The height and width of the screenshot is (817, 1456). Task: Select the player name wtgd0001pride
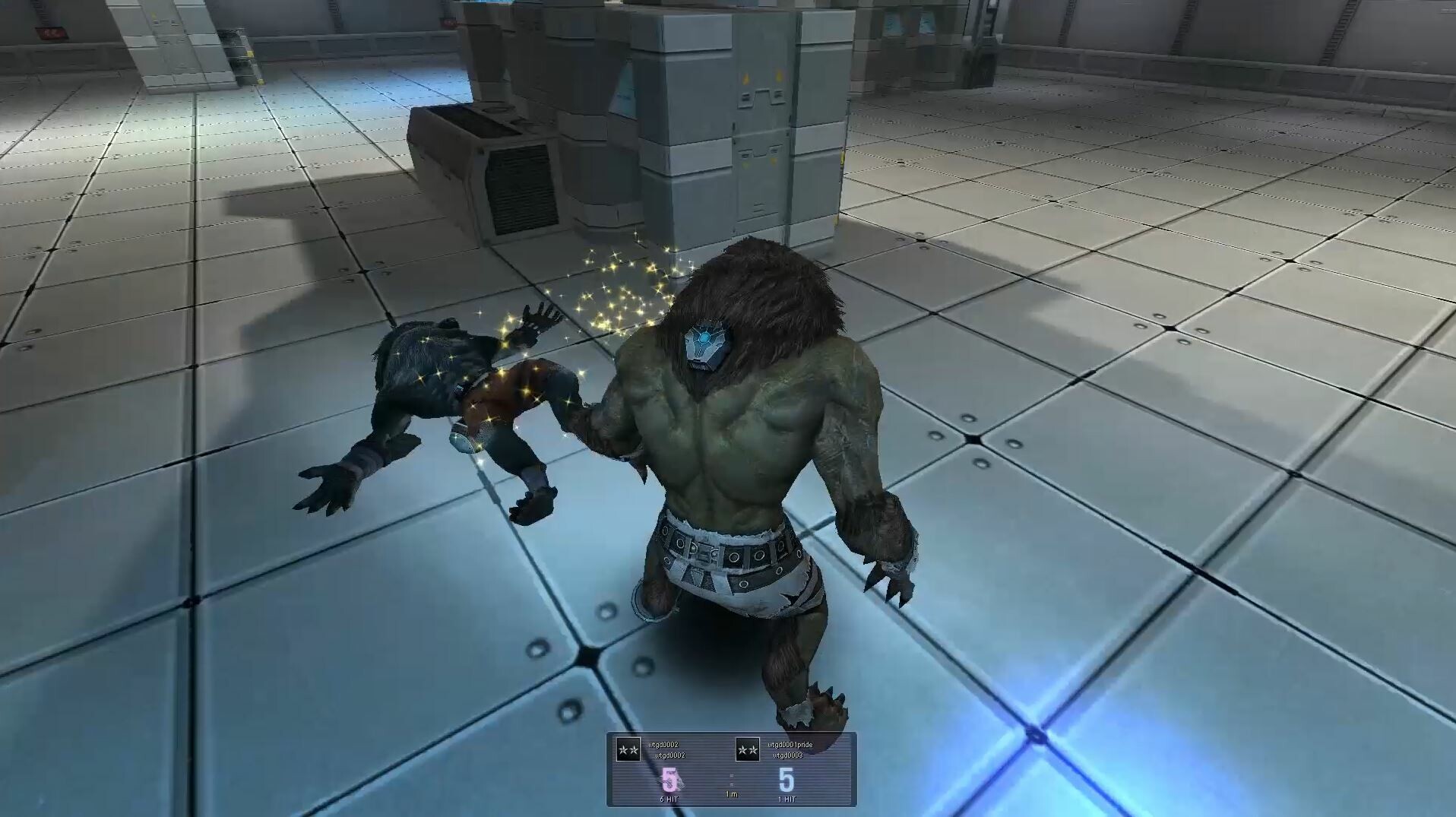(790, 746)
